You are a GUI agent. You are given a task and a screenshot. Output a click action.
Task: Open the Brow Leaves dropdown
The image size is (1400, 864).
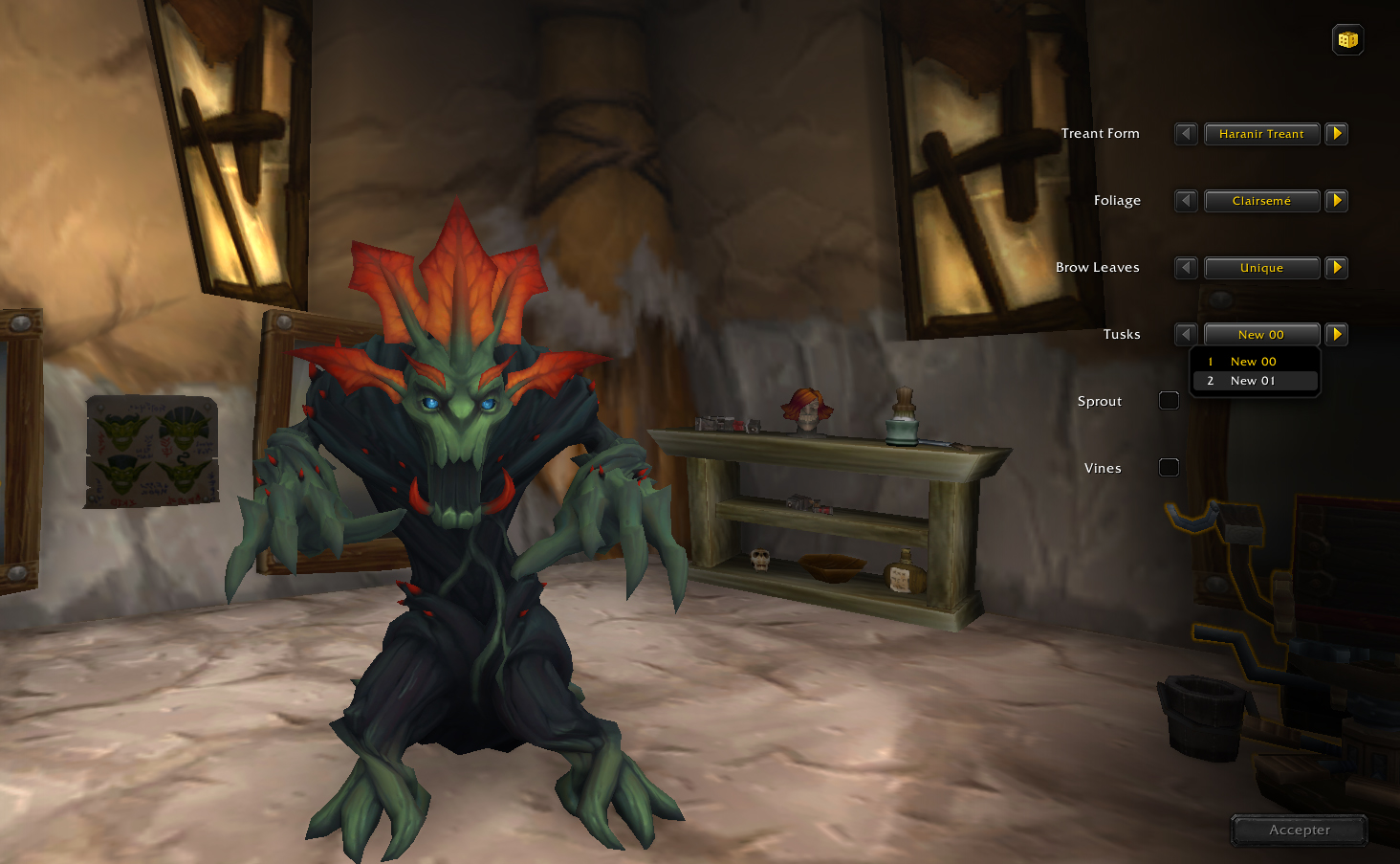1261,268
